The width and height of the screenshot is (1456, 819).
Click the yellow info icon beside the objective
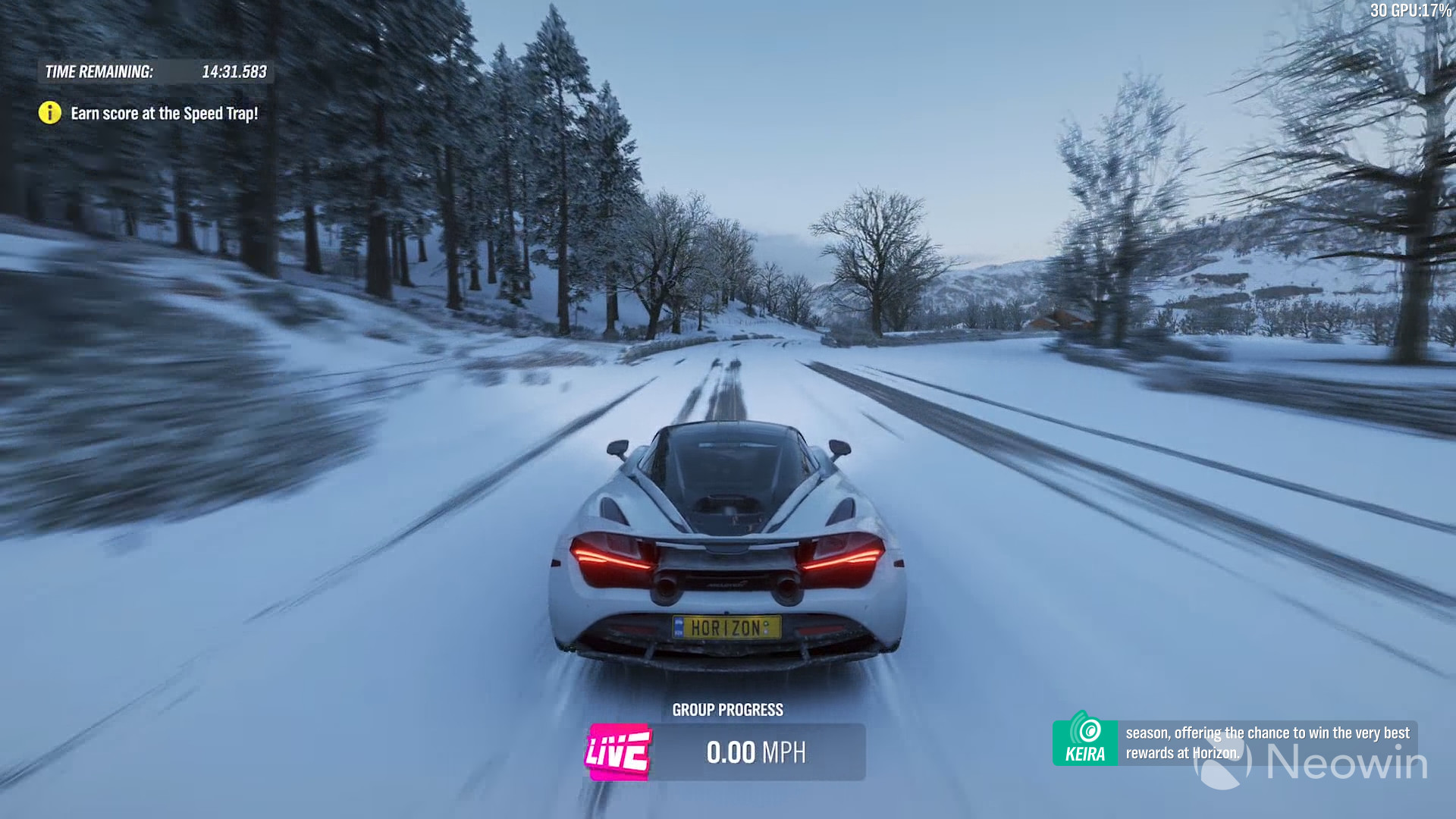(49, 113)
